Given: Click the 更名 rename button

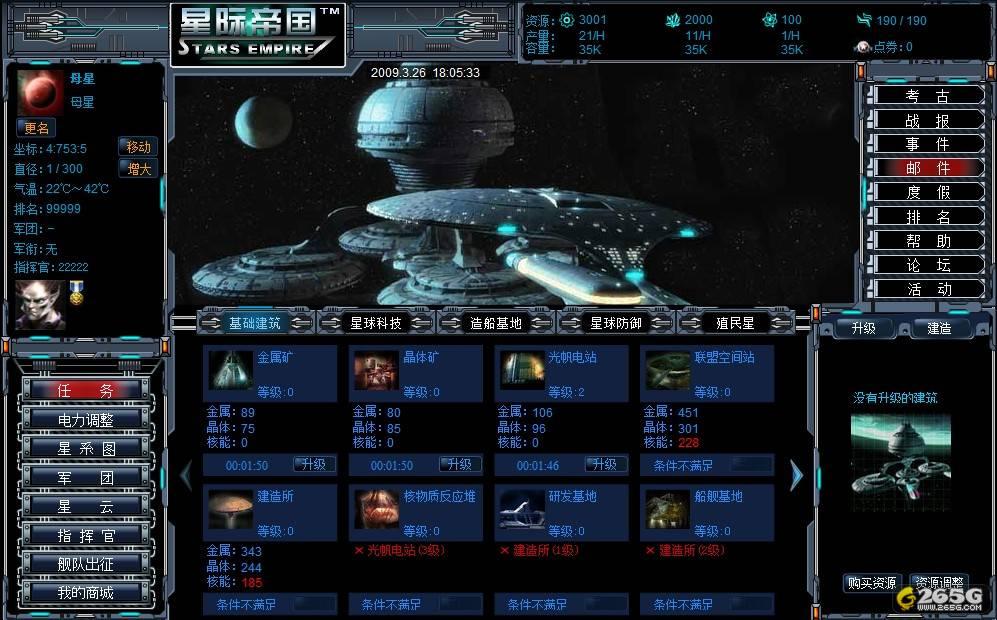Looking at the screenshot, I should point(36,128).
